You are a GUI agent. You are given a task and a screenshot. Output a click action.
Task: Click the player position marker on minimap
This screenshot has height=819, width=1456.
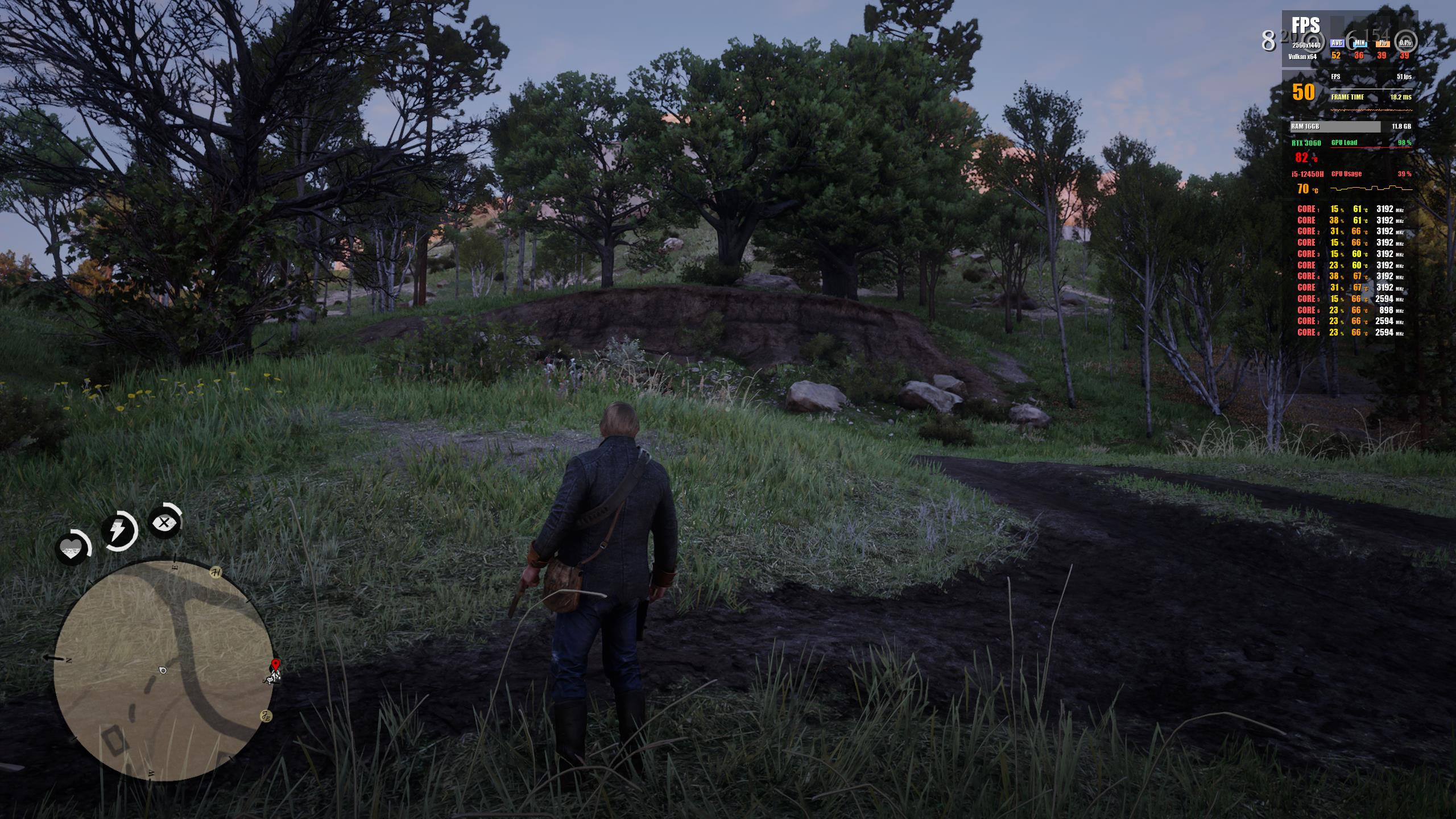click(163, 671)
